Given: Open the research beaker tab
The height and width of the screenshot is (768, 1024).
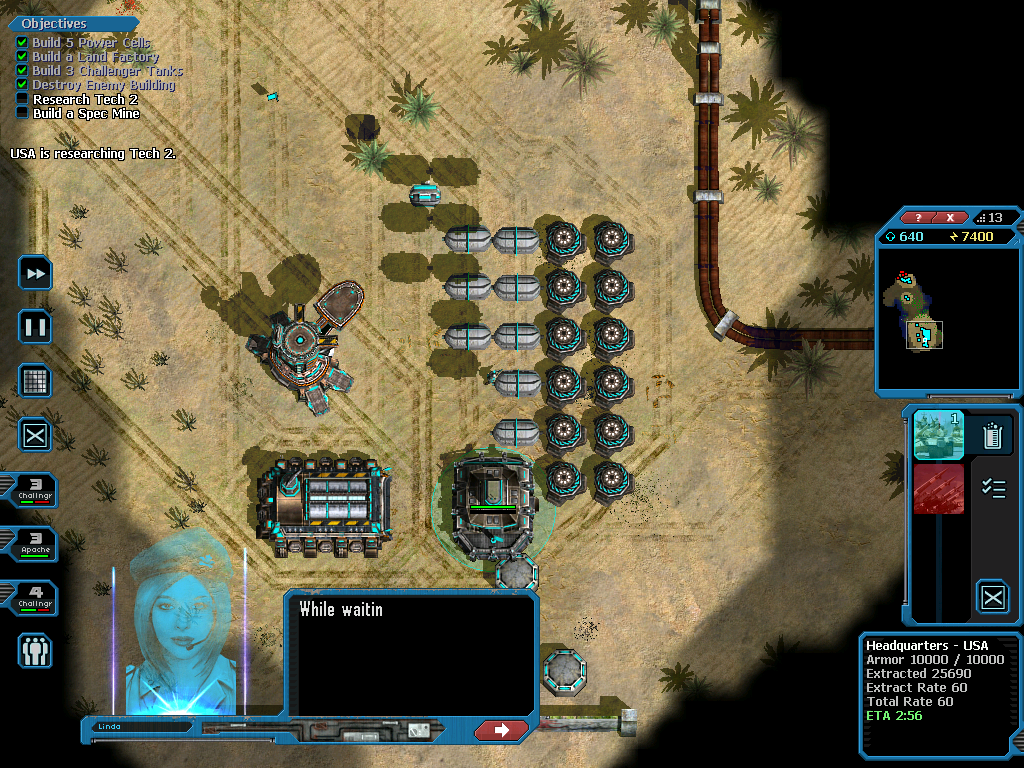Looking at the screenshot, I should click(x=993, y=435).
